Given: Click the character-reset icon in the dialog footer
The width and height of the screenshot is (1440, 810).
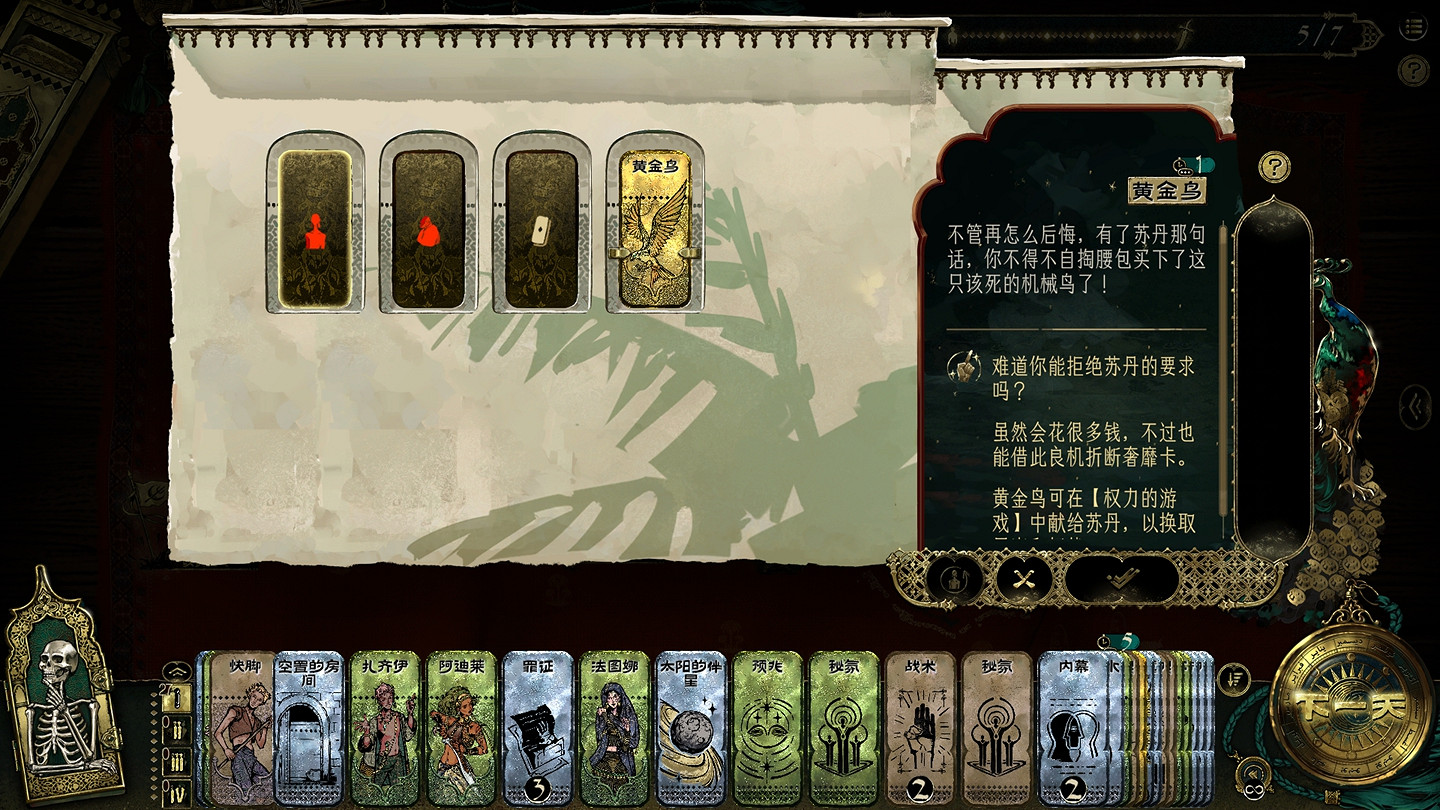Looking at the screenshot, I should point(953,578).
